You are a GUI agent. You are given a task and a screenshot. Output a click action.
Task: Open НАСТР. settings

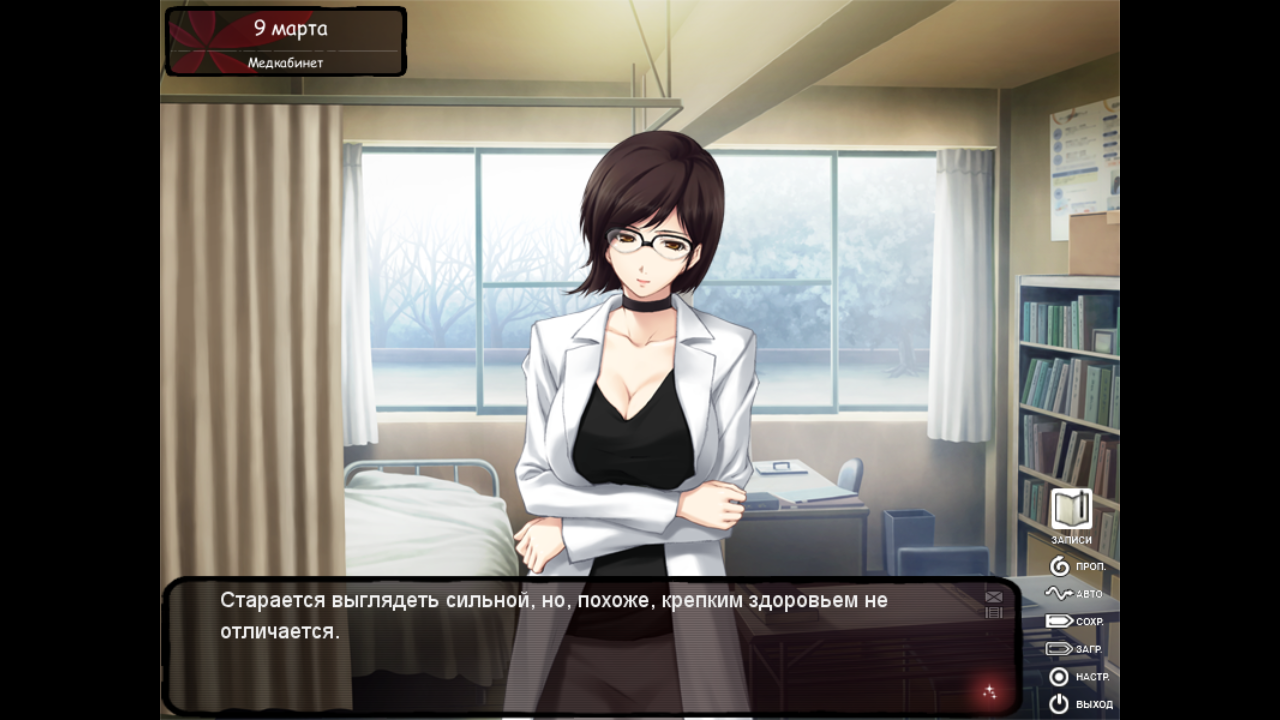tap(1077, 677)
